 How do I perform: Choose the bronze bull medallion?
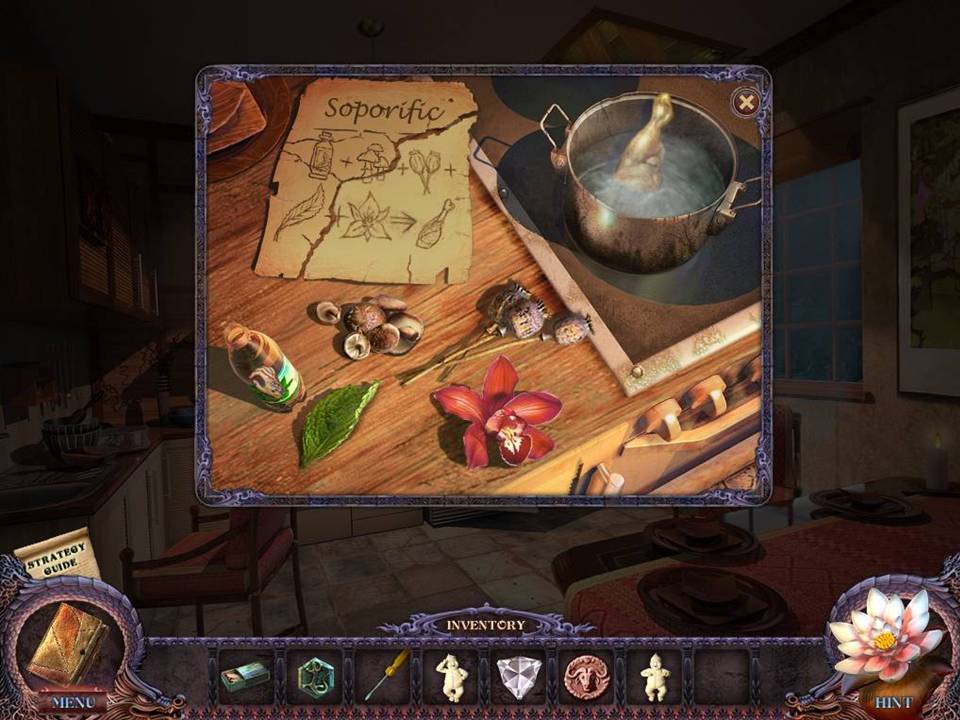pos(587,676)
